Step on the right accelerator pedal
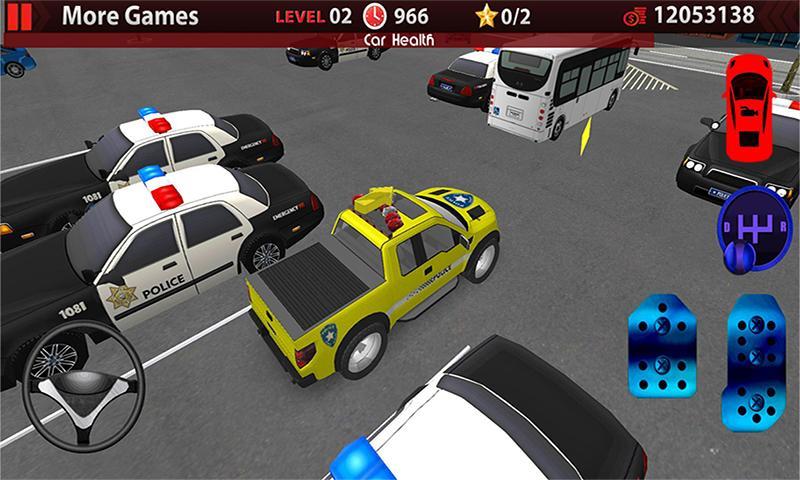The width and height of the screenshot is (800, 480). (x=754, y=350)
